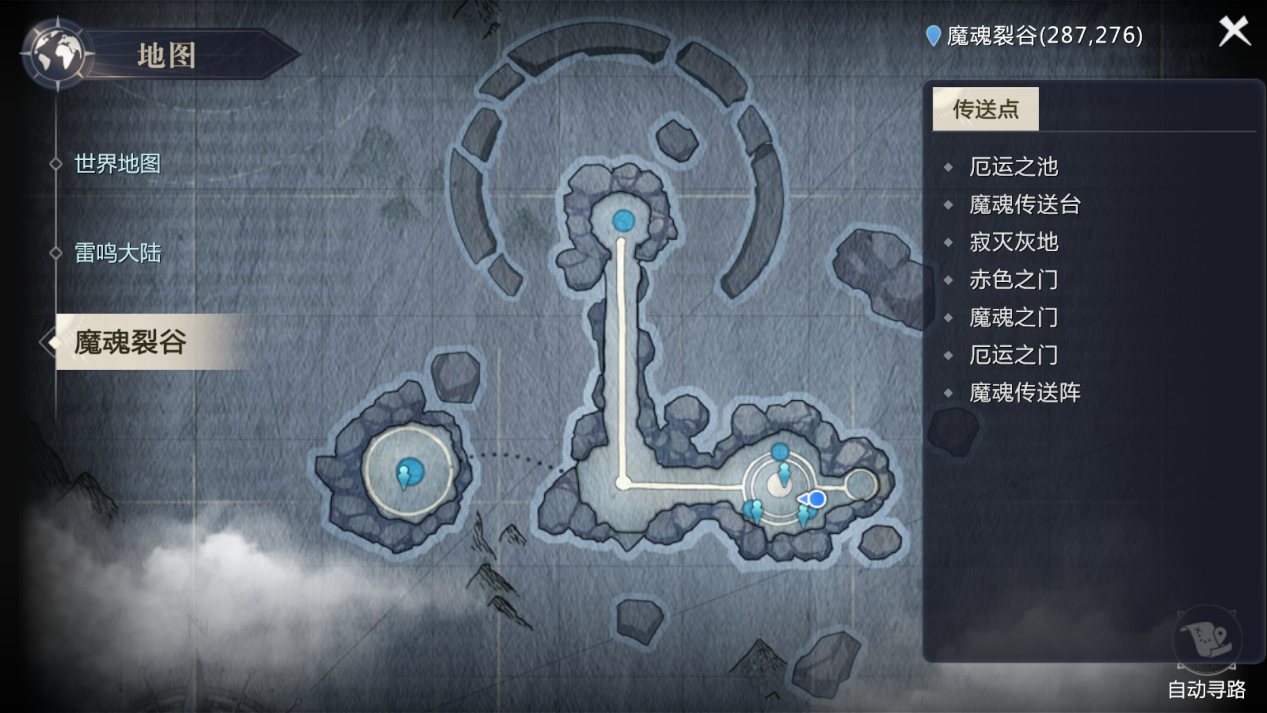Select 雷鸣大陆 in the map list
The image size is (1267, 713).
click(117, 253)
